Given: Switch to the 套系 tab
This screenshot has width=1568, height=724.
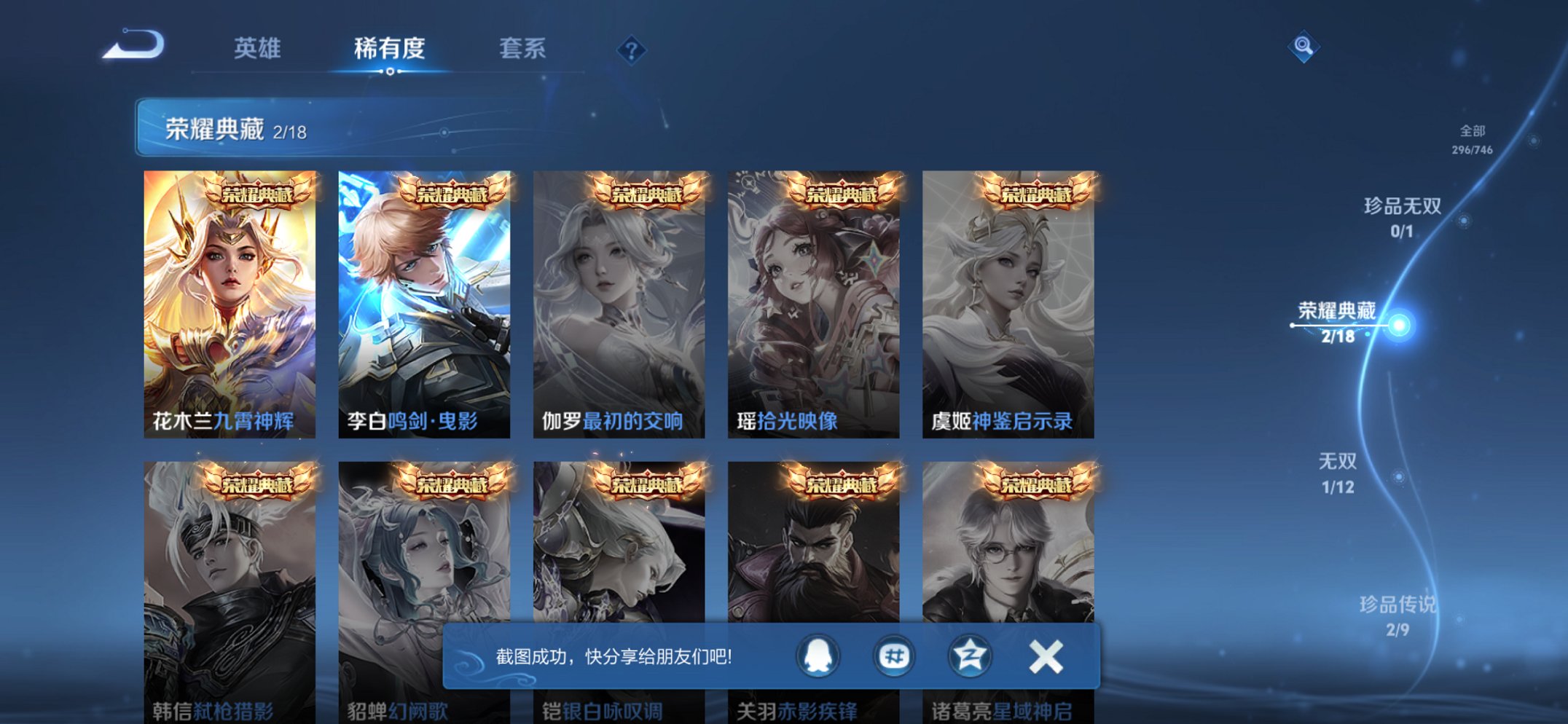Looking at the screenshot, I should pos(523,48).
